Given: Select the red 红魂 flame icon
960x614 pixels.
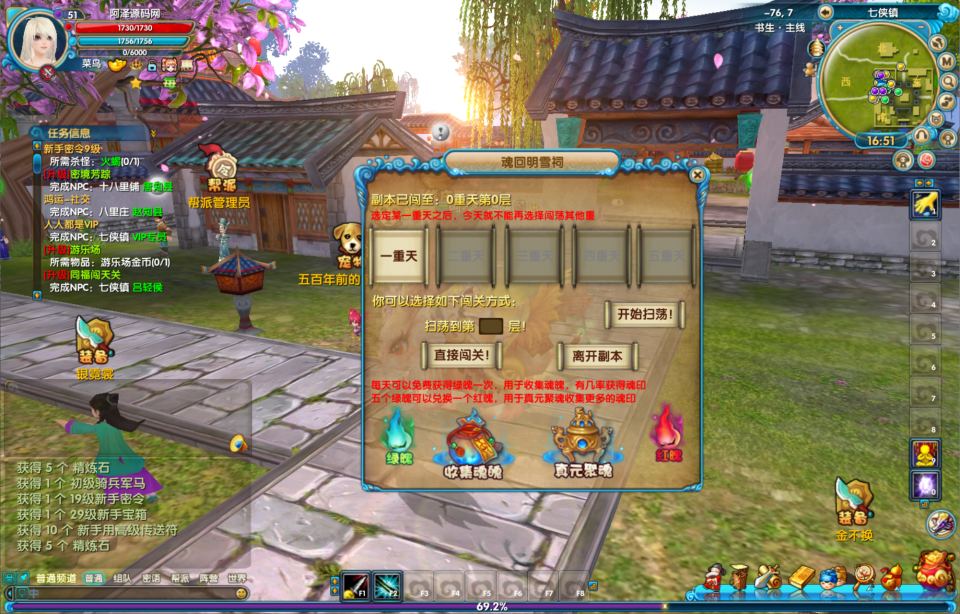Looking at the screenshot, I should [666, 430].
